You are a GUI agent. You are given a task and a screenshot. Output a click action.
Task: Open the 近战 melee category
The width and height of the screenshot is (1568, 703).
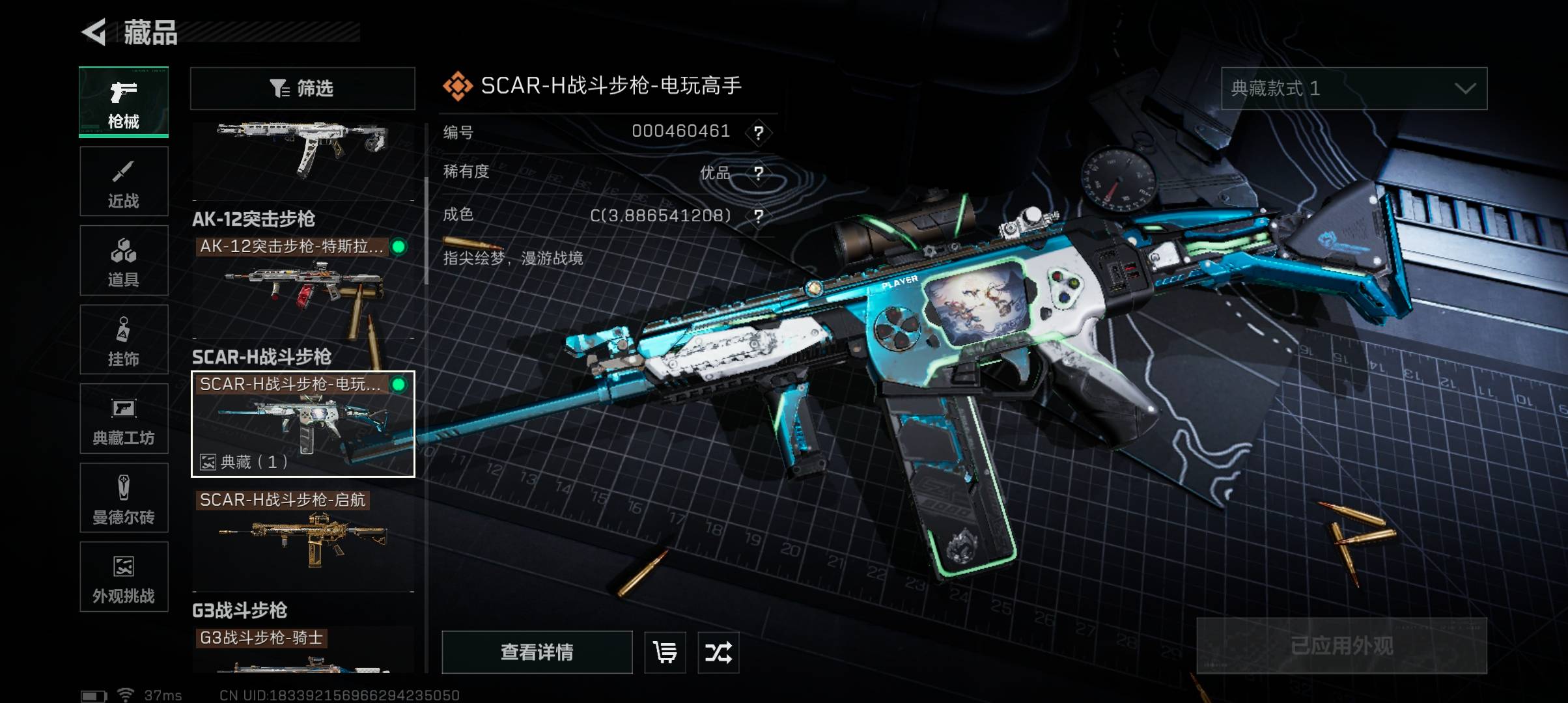point(124,182)
